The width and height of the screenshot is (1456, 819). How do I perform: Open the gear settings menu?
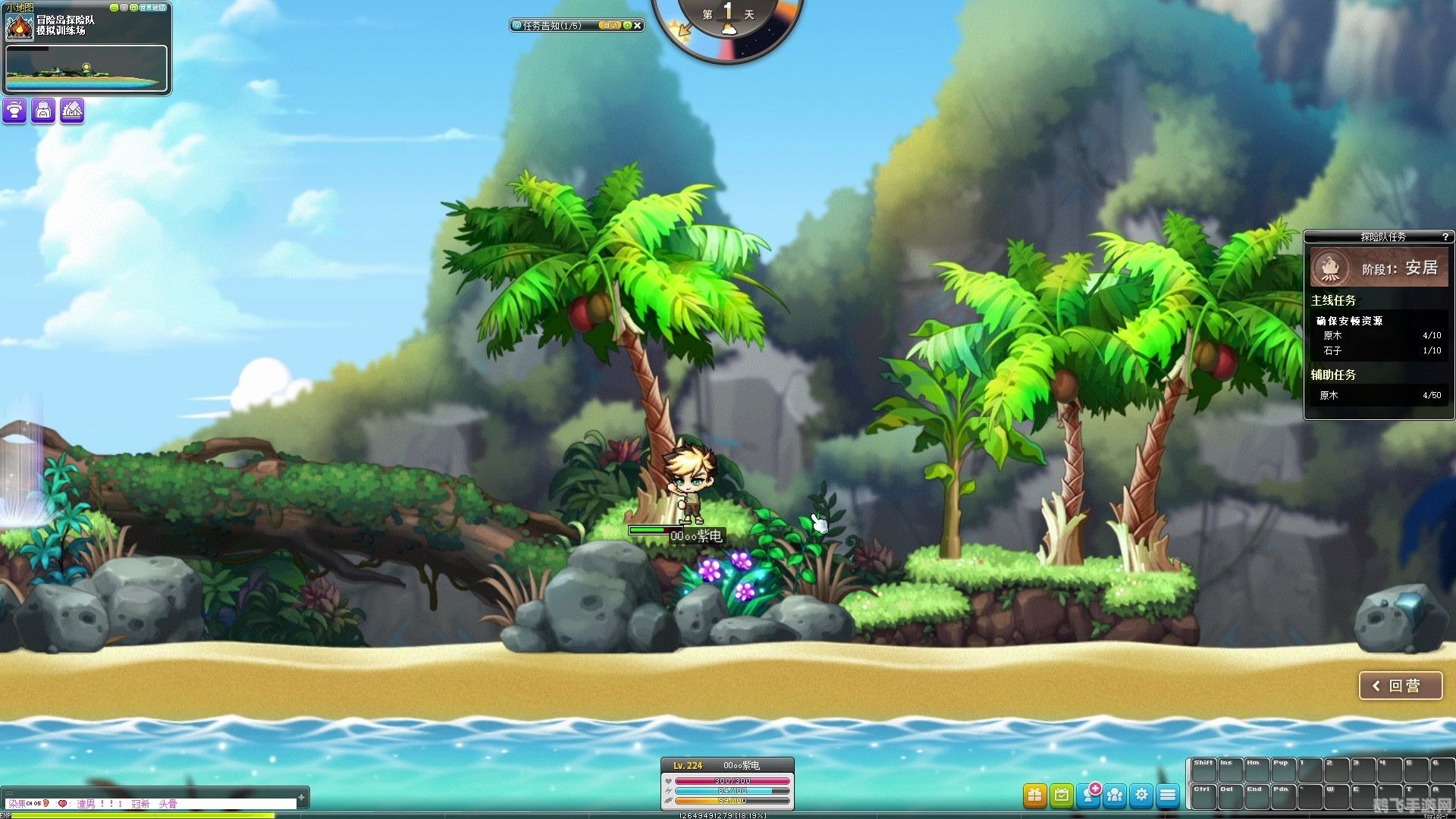(x=1141, y=795)
